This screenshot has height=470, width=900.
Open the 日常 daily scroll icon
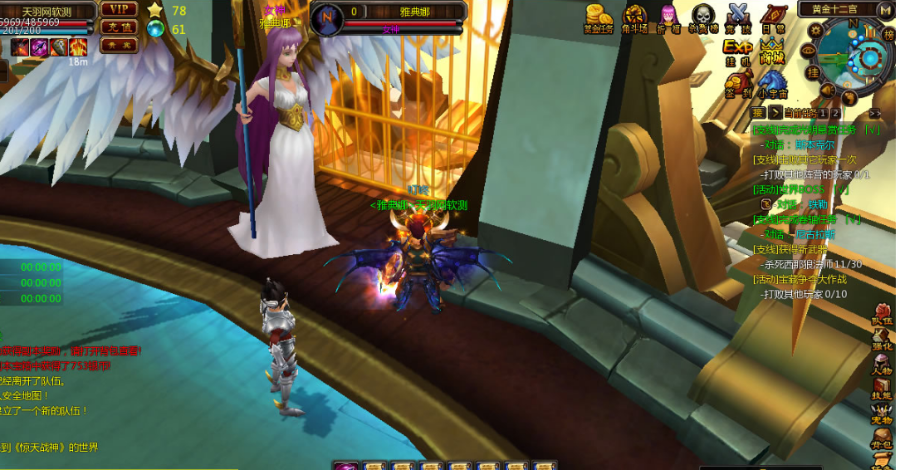coord(773,16)
